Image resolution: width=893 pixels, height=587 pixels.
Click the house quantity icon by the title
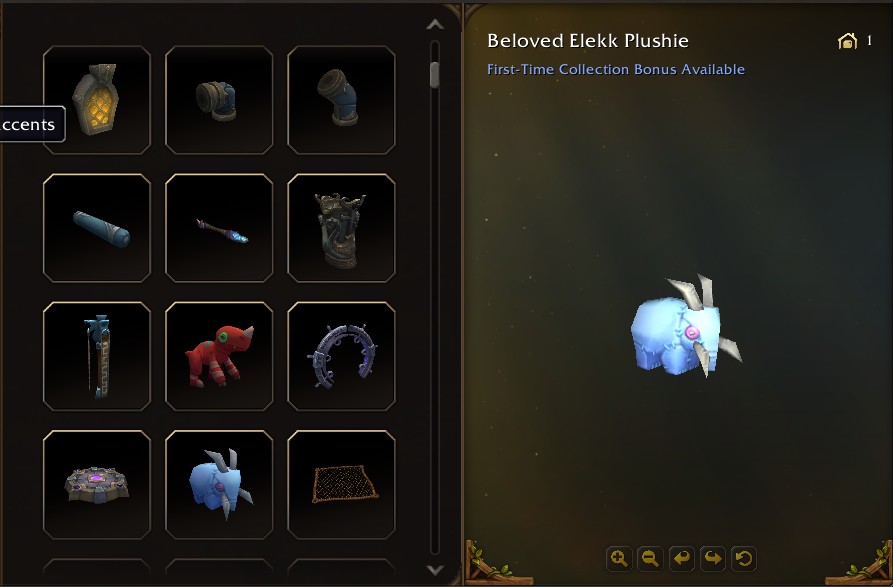click(847, 41)
